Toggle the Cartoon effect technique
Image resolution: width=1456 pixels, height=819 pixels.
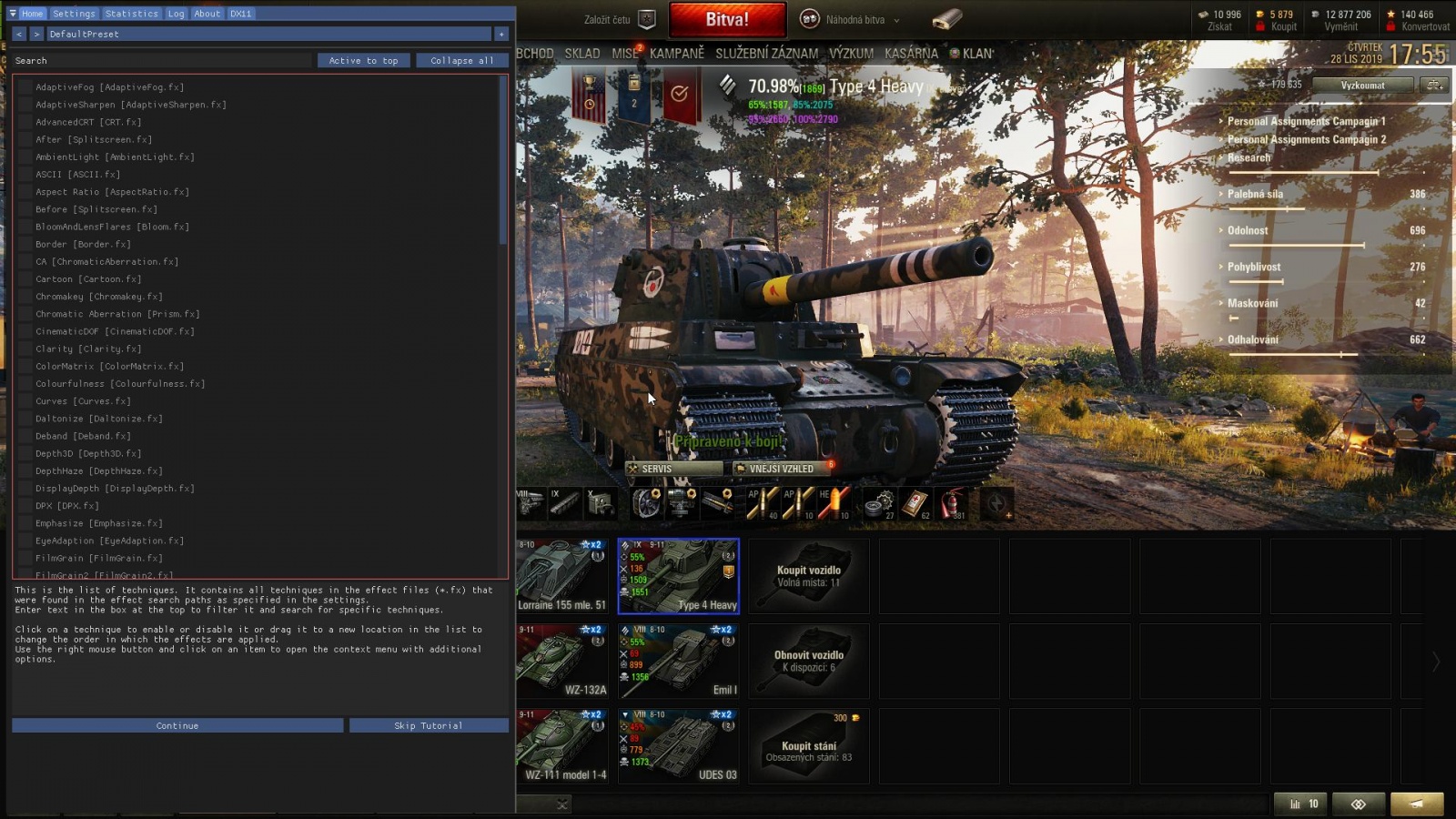(x=25, y=279)
